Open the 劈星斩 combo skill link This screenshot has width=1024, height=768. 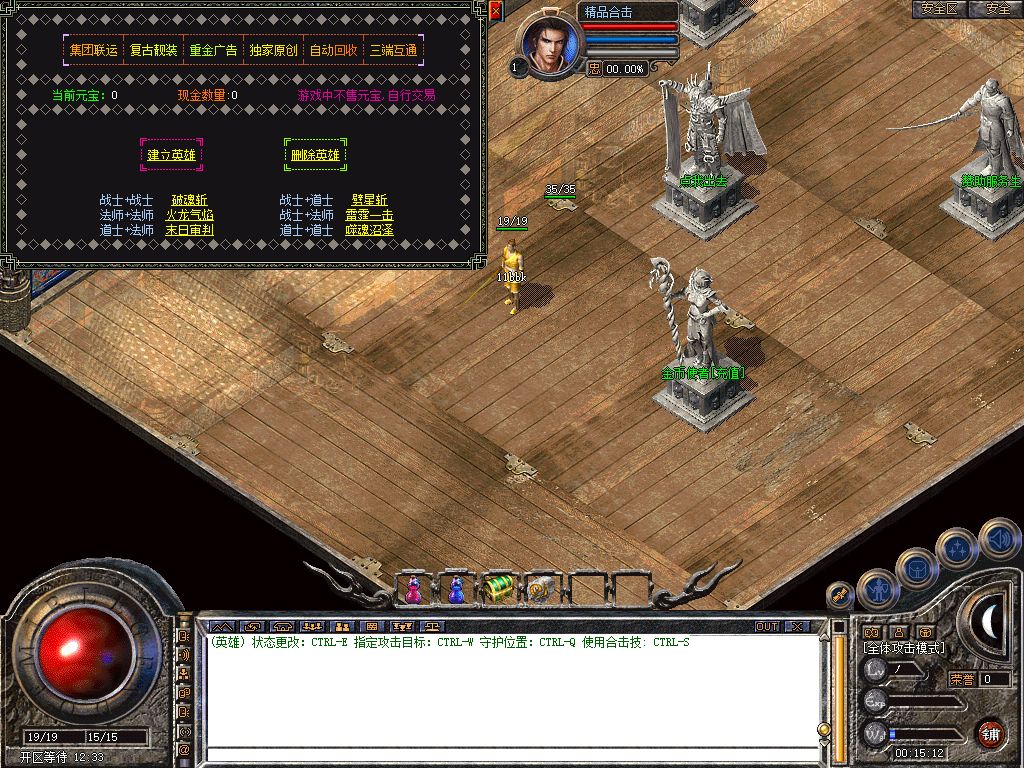pos(369,200)
